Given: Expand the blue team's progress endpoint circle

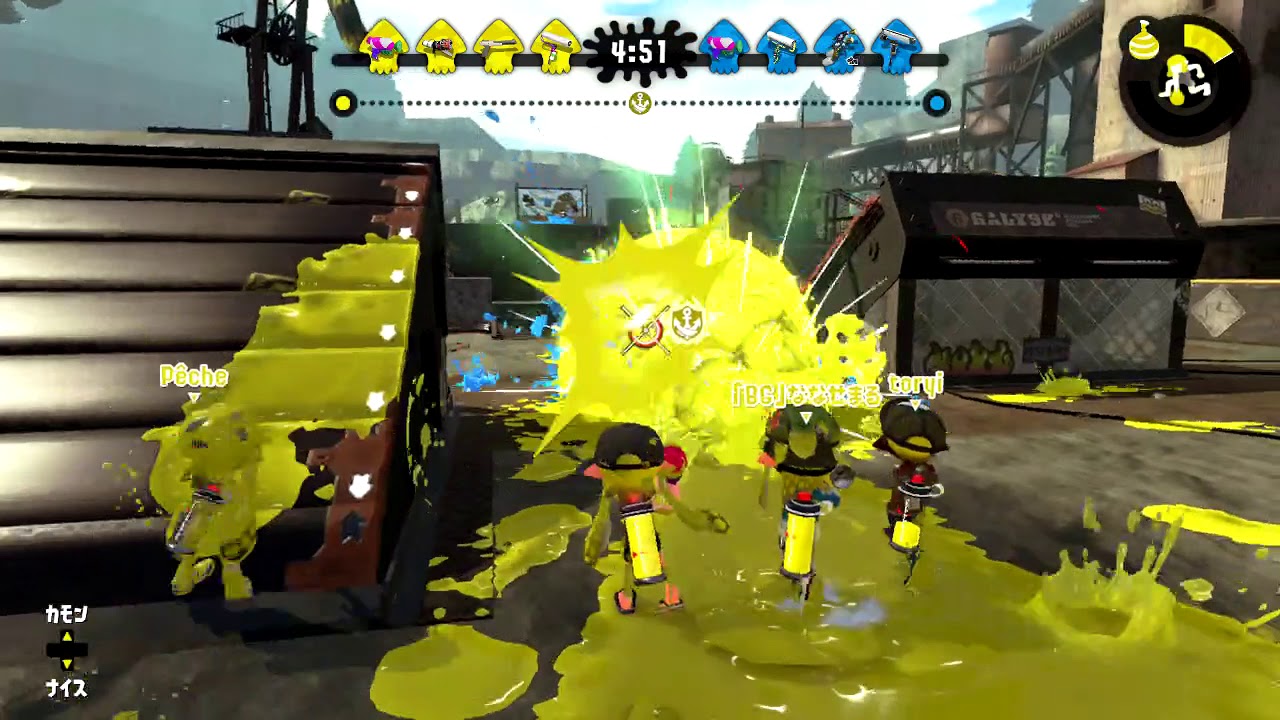Looking at the screenshot, I should coord(936,103).
